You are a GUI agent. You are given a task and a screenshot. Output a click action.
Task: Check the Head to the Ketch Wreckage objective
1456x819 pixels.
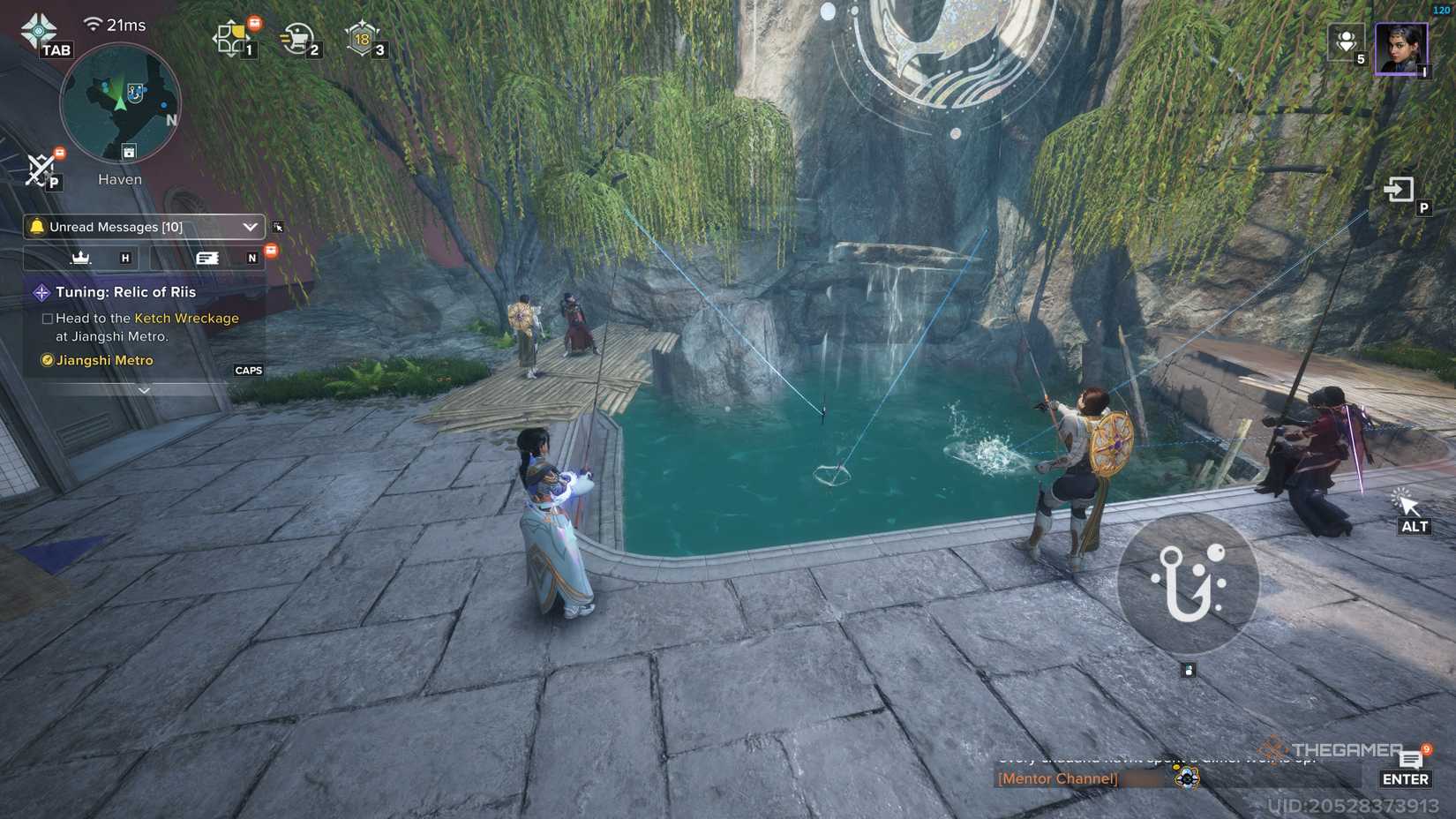pos(46,318)
